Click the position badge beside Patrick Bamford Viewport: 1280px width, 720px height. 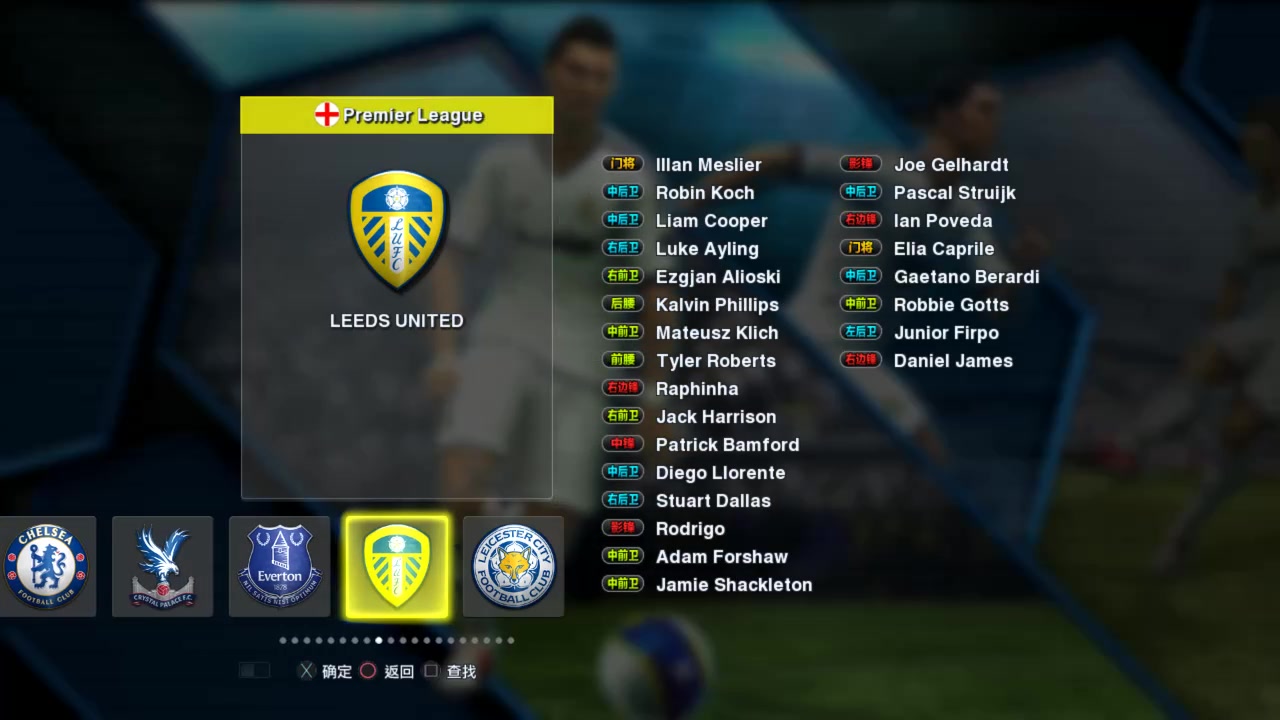tap(622, 443)
